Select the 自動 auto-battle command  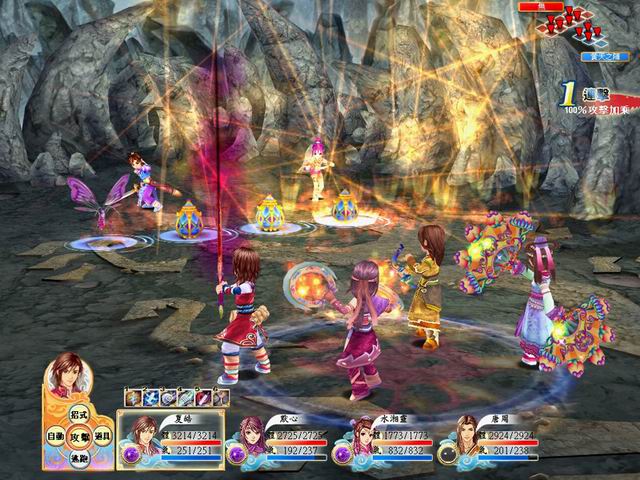coord(57,438)
